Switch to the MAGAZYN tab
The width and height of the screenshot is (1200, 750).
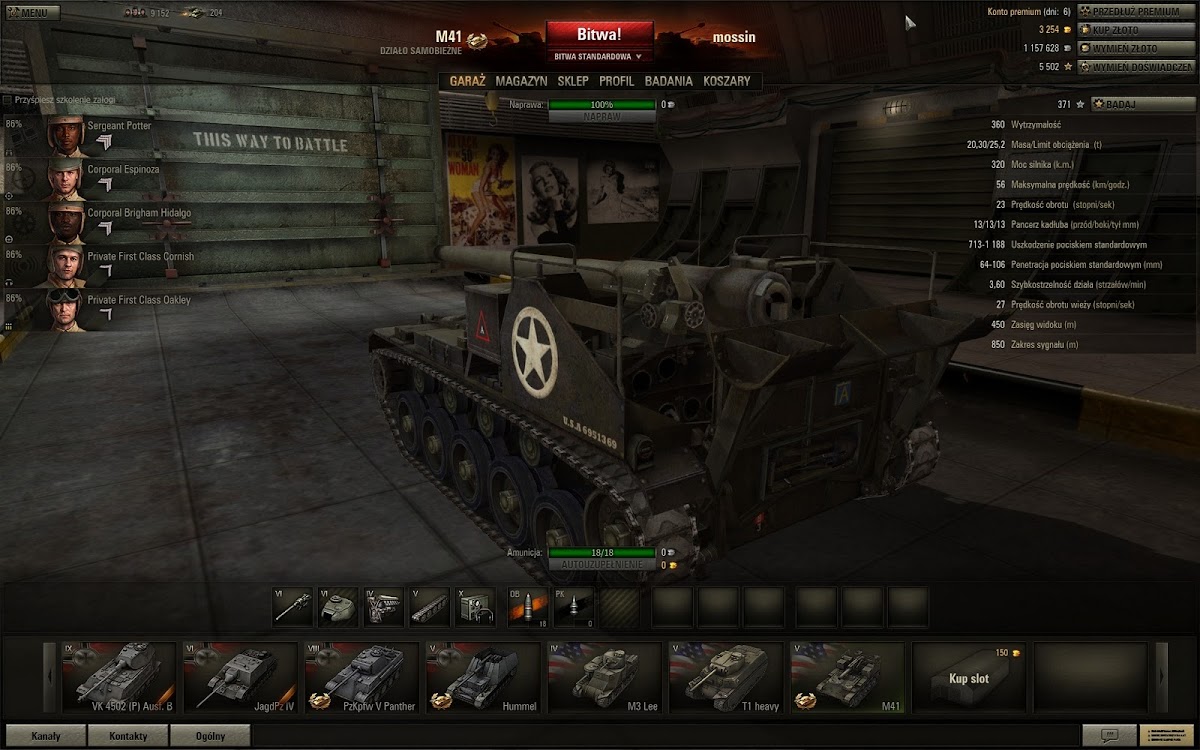[x=521, y=81]
